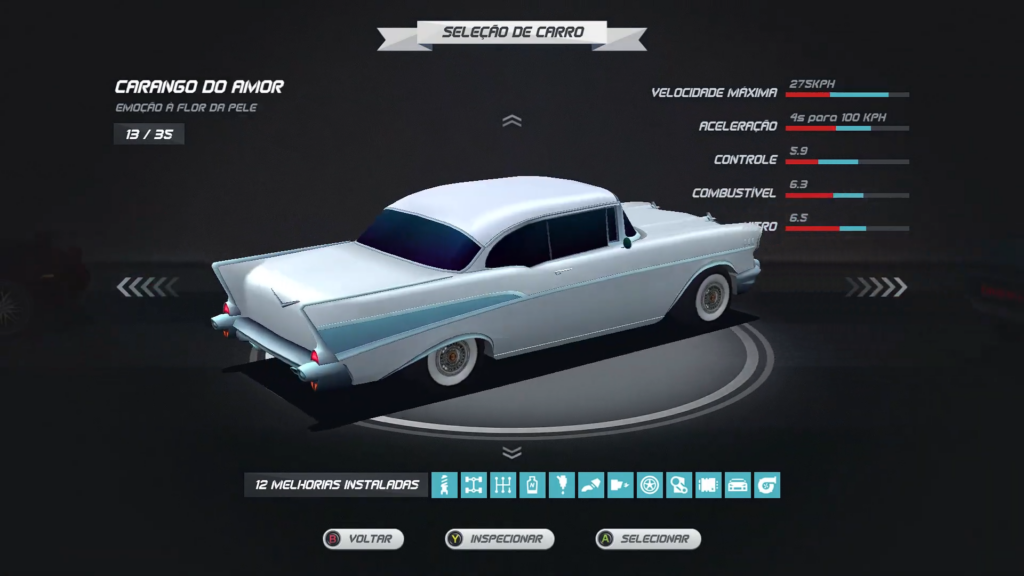
Task: Show the next car with right chevrons
Action: pos(876,288)
